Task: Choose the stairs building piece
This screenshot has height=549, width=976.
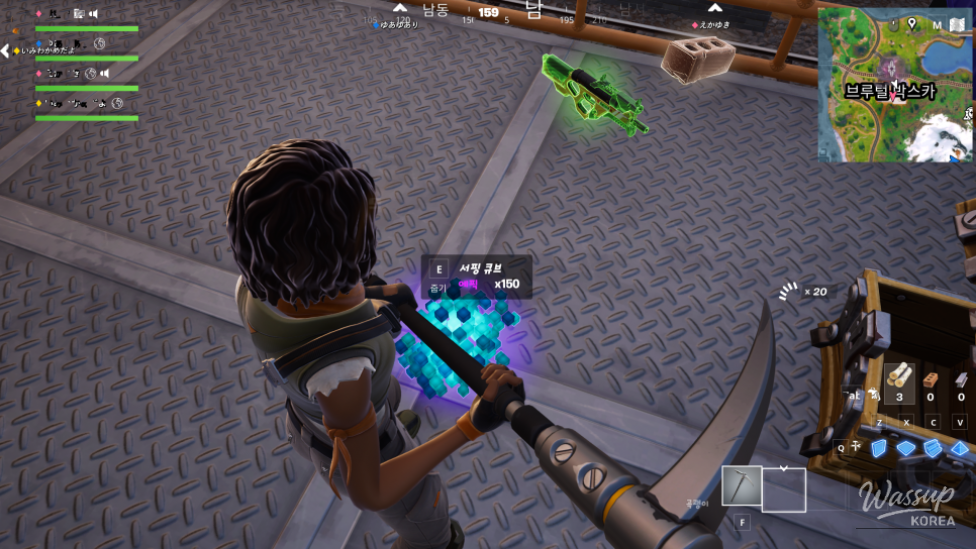Action: click(x=932, y=448)
